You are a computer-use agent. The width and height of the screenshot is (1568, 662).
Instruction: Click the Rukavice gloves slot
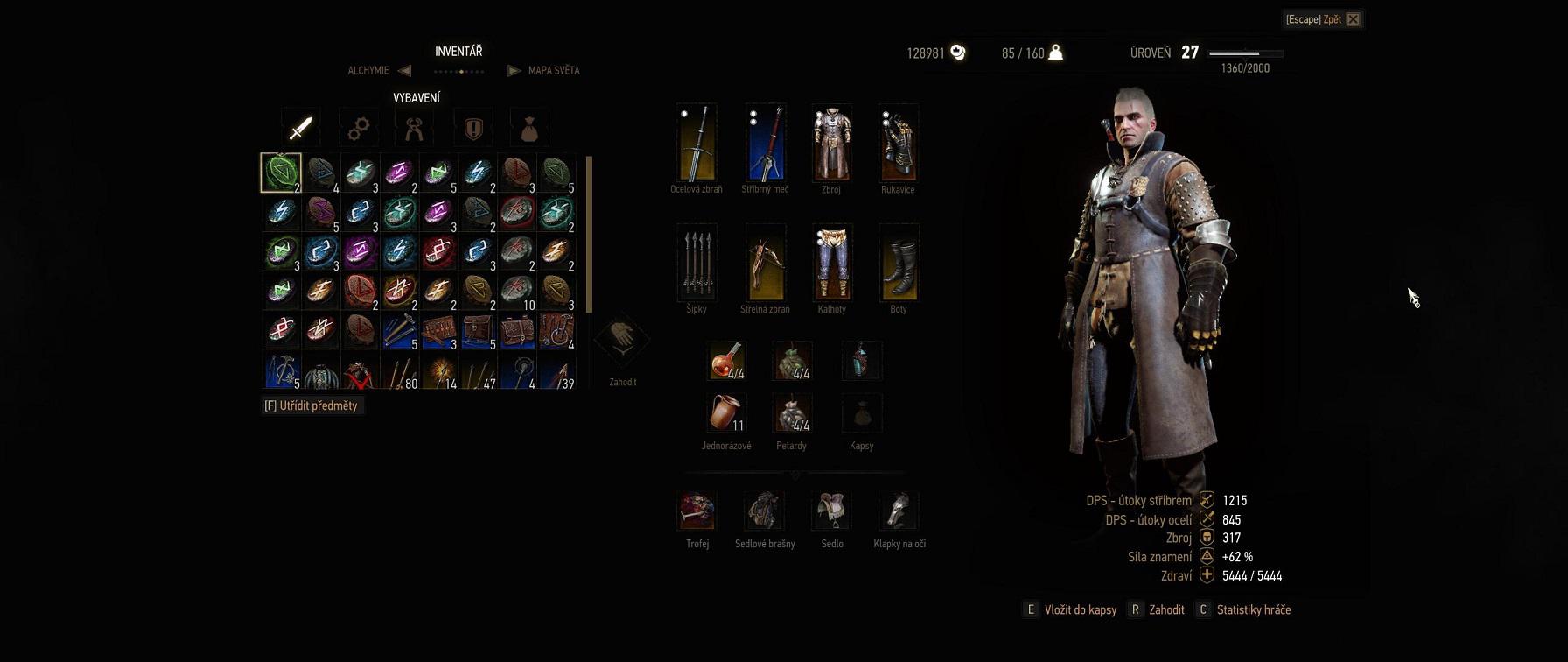tap(899, 143)
